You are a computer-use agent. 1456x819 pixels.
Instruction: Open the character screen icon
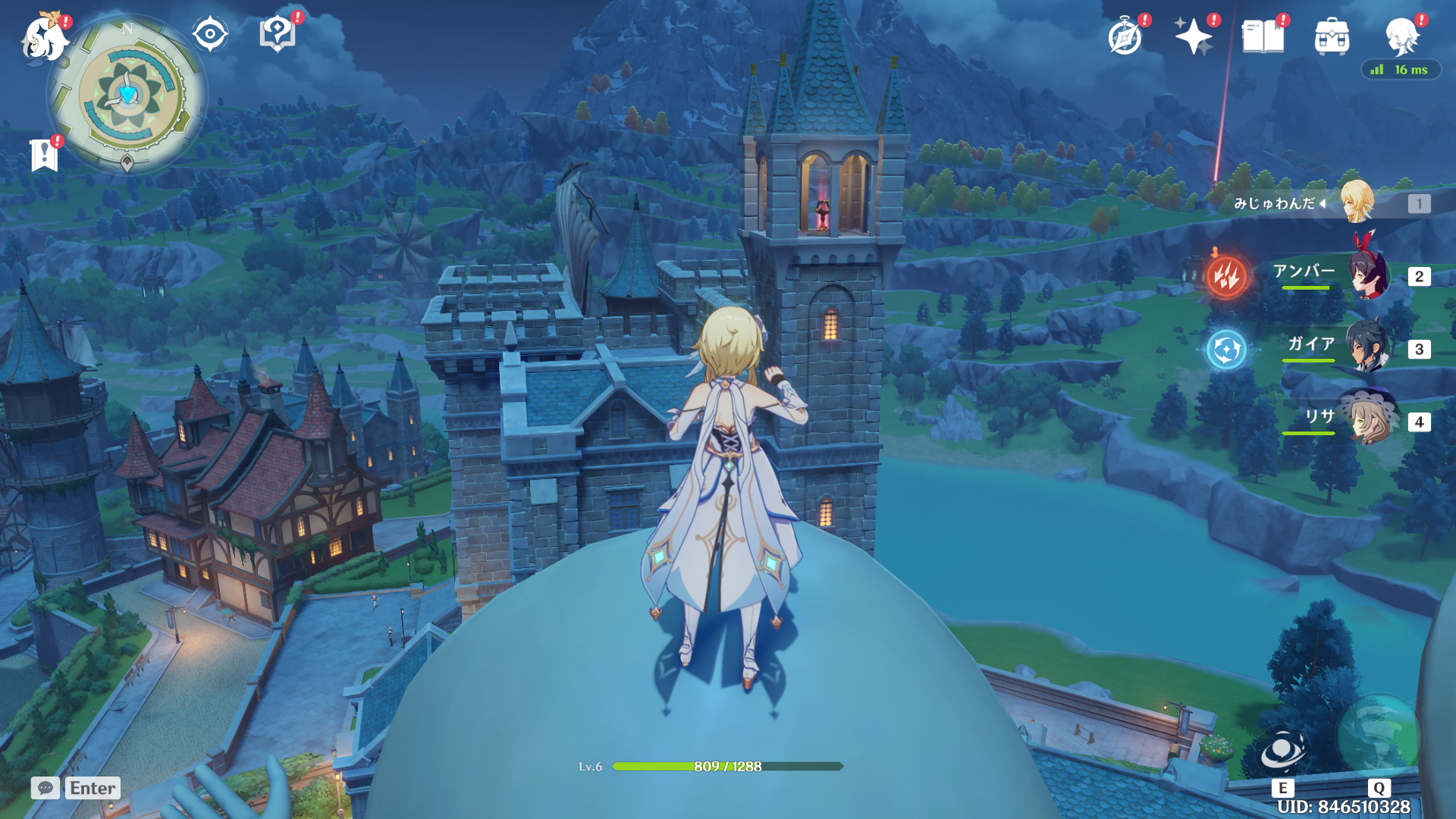tap(1401, 35)
